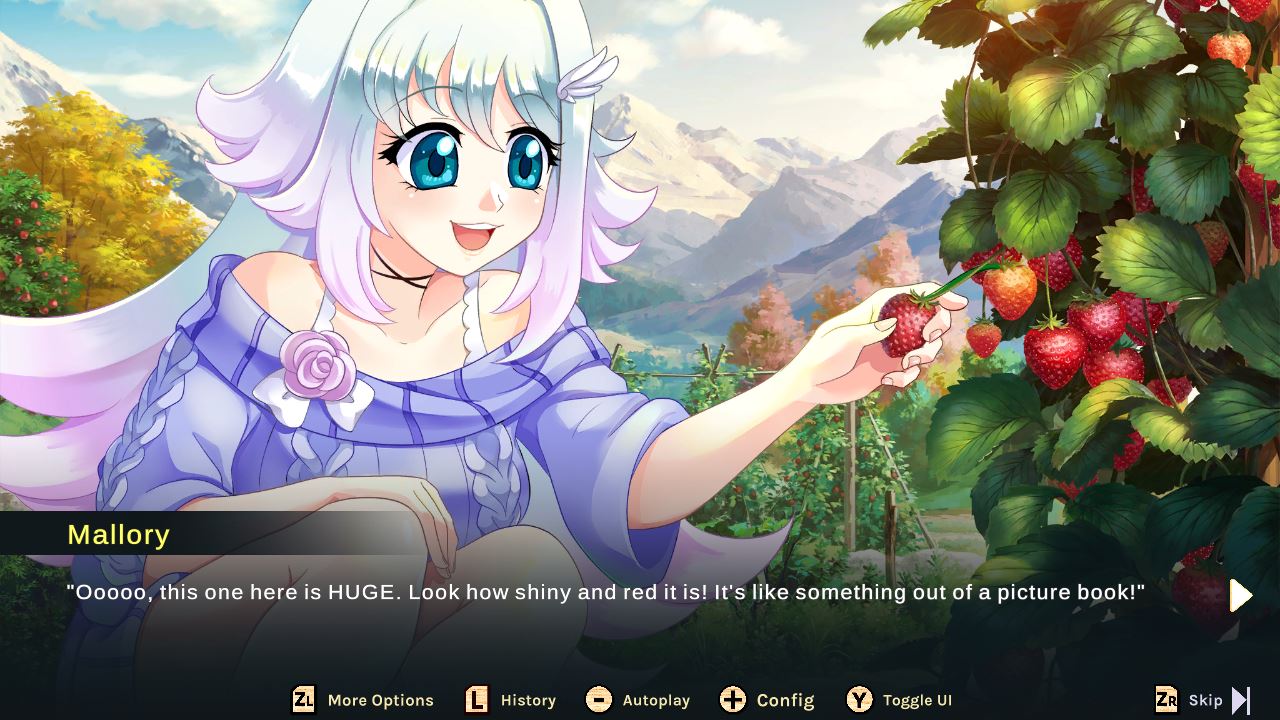Select the History log option
The width and height of the screenshot is (1280, 720).
pyautogui.click(x=528, y=700)
